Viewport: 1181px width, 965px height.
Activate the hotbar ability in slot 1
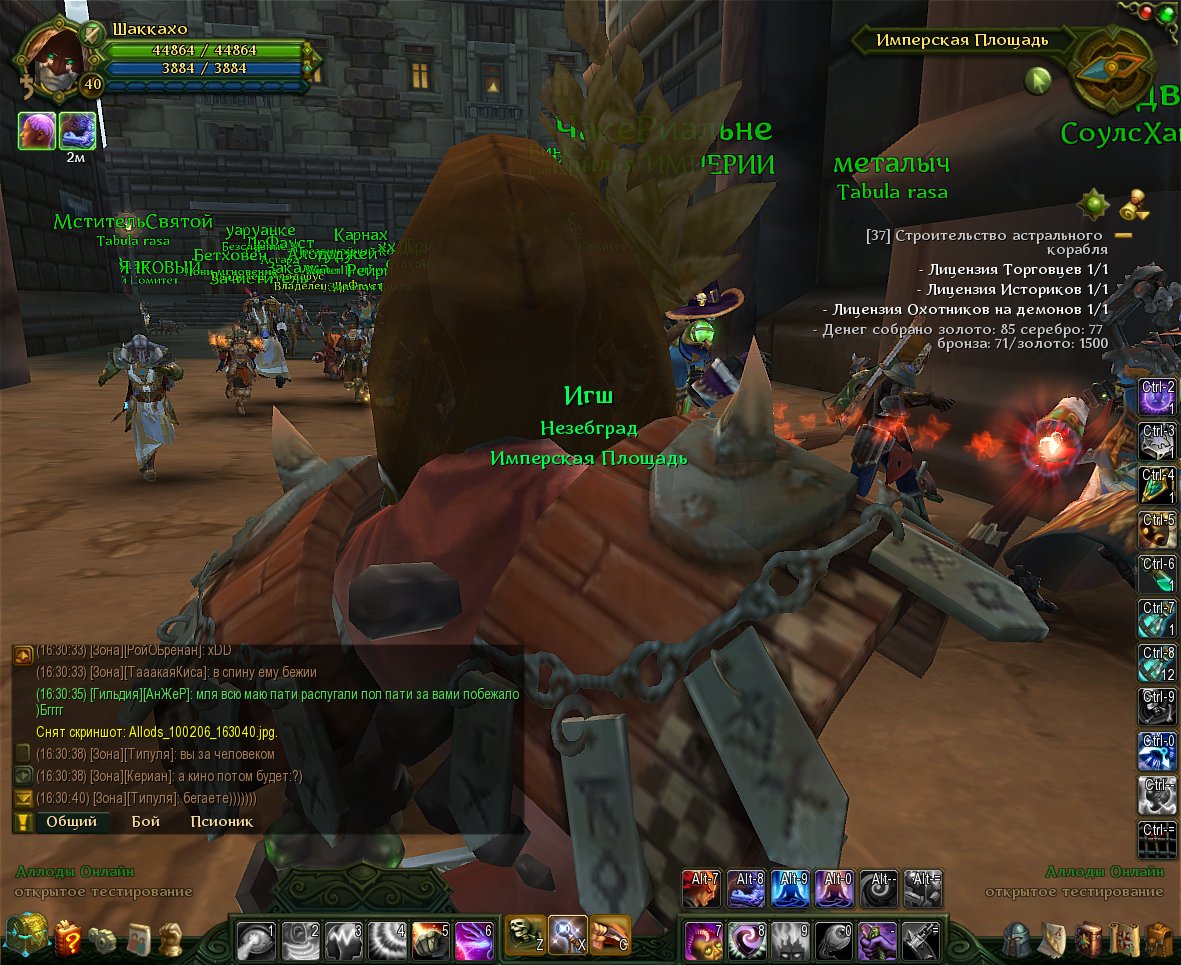(x=255, y=940)
